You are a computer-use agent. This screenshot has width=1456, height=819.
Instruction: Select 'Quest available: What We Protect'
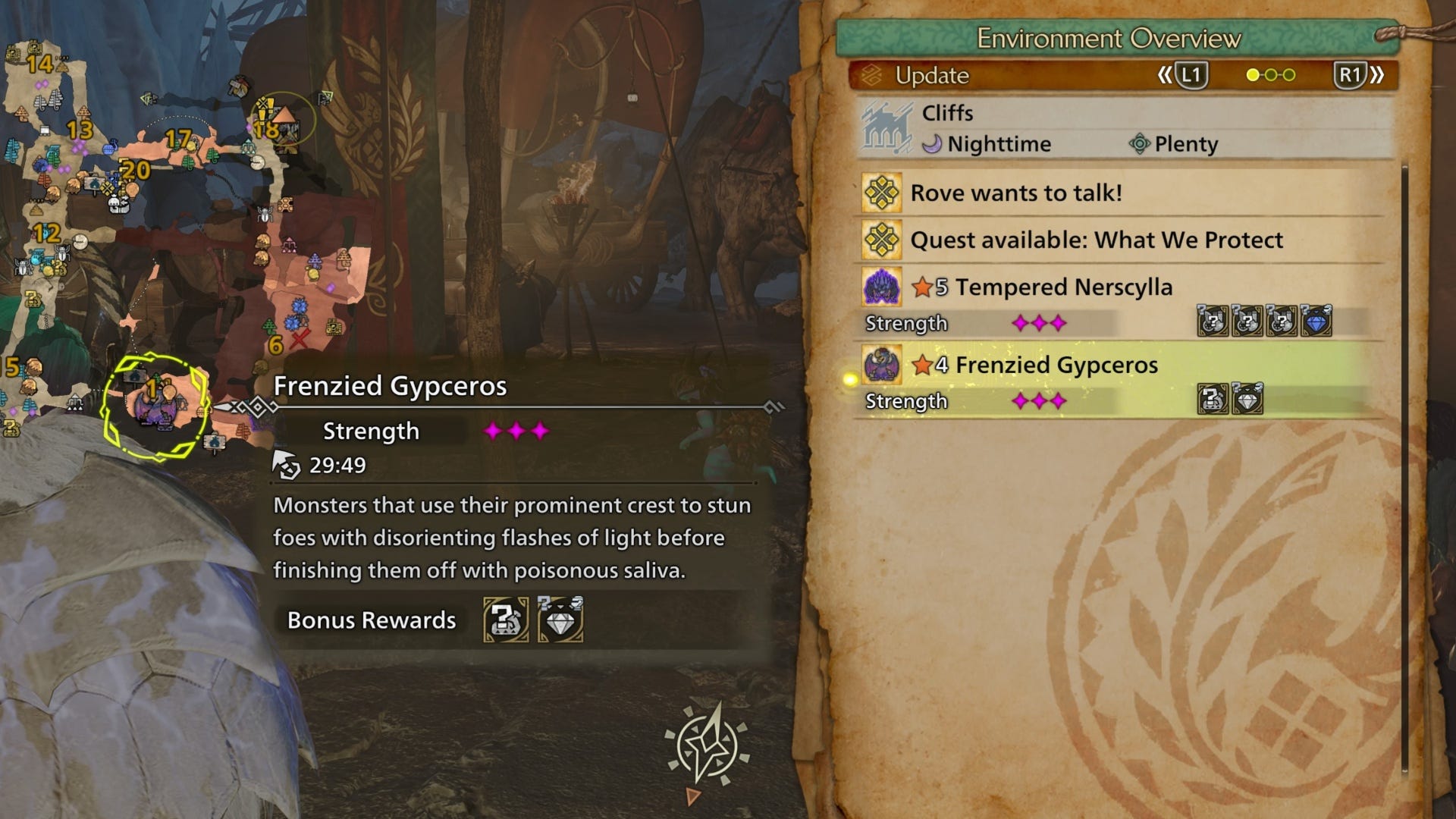pyautogui.click(x=1096, y=240)
